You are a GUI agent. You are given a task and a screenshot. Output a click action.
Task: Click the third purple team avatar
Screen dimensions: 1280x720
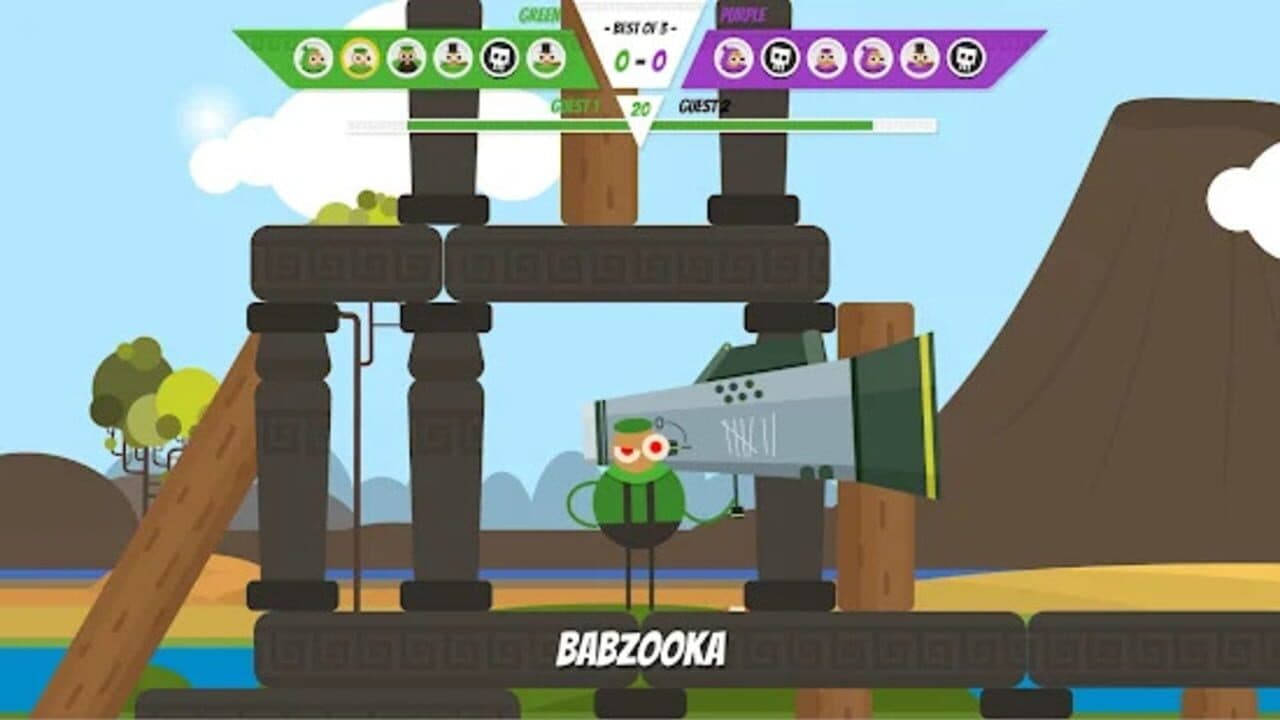click(826, 58)
